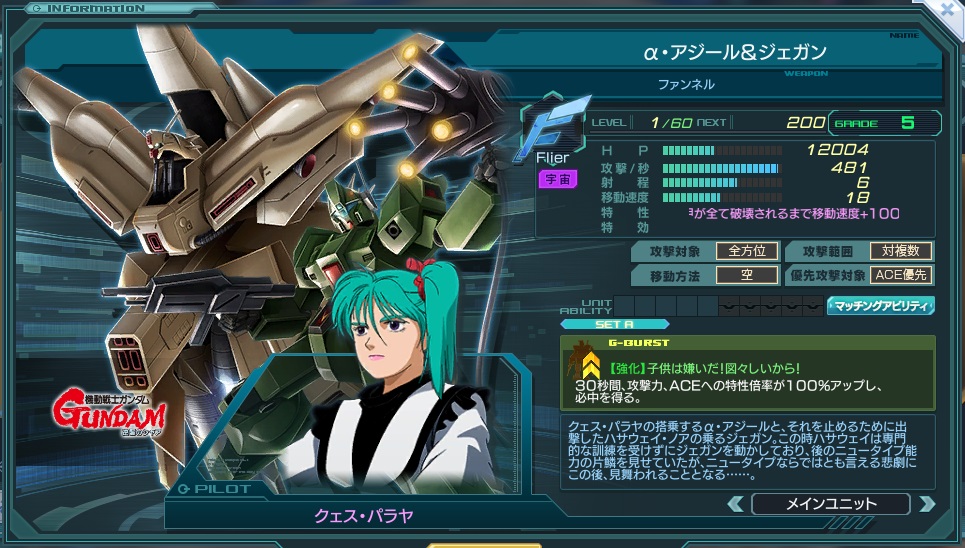
Task: Go to the next unit view arrow
Action: [x=927, y=504]
